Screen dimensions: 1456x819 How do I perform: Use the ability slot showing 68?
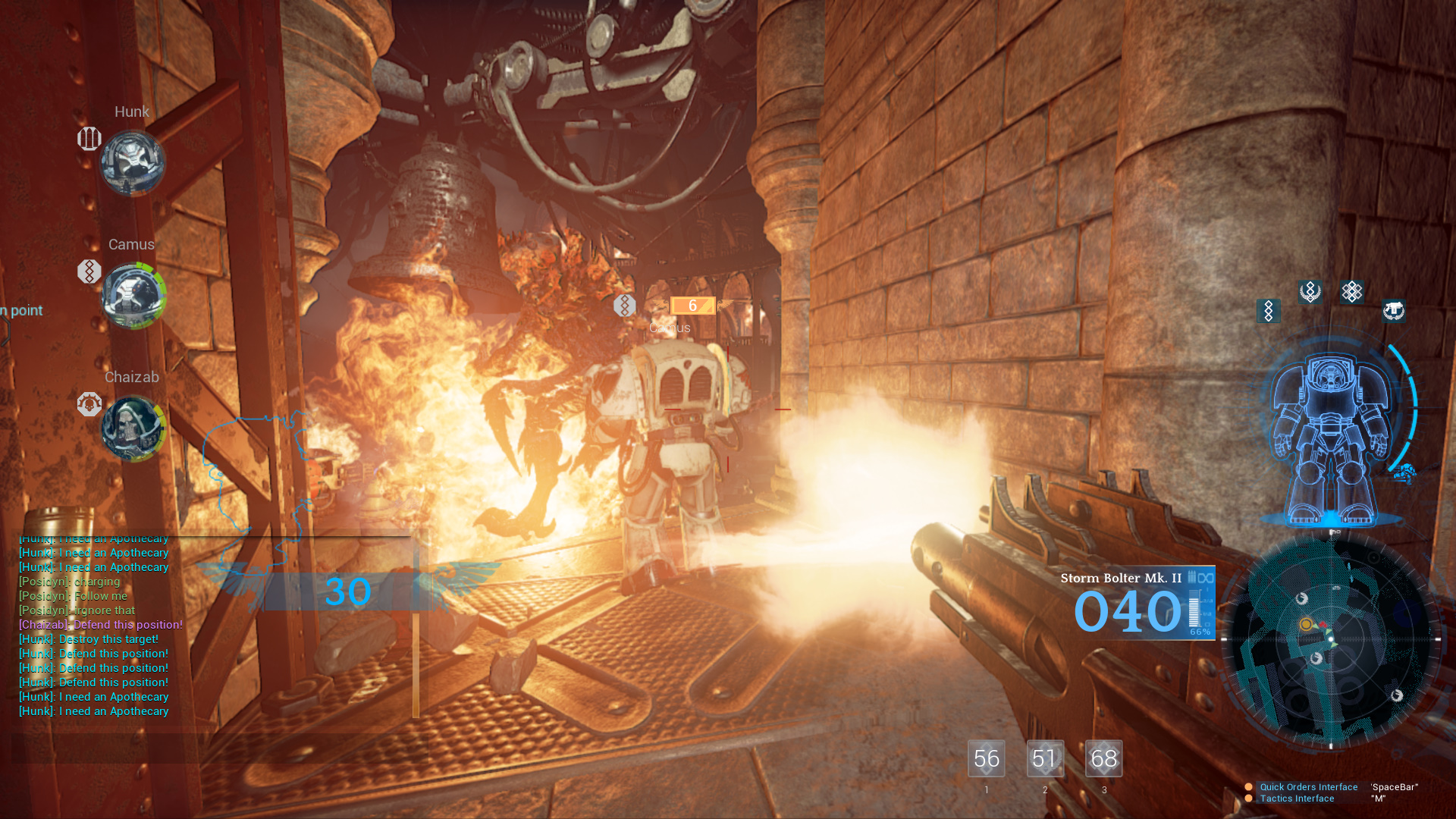[1103, 758]
